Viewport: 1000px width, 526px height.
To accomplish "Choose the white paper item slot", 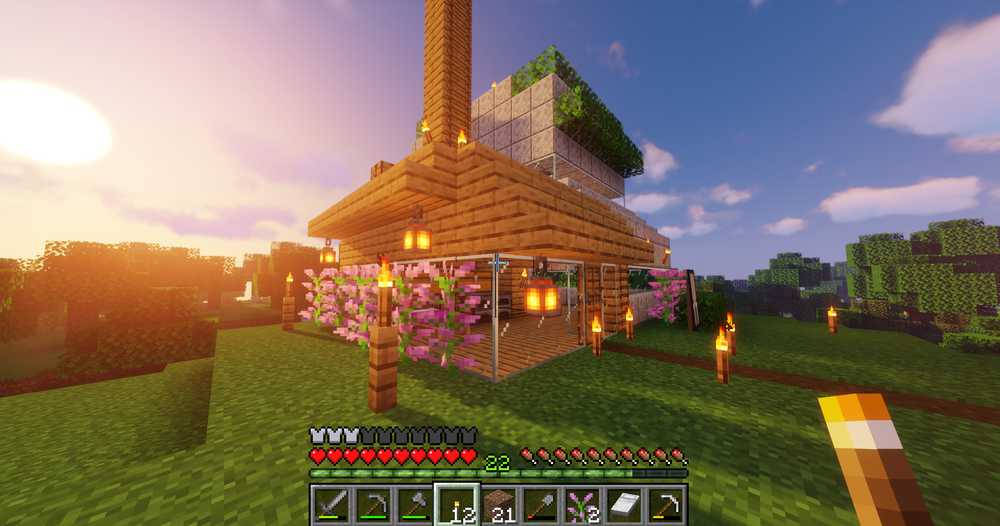I will (623, 505).
